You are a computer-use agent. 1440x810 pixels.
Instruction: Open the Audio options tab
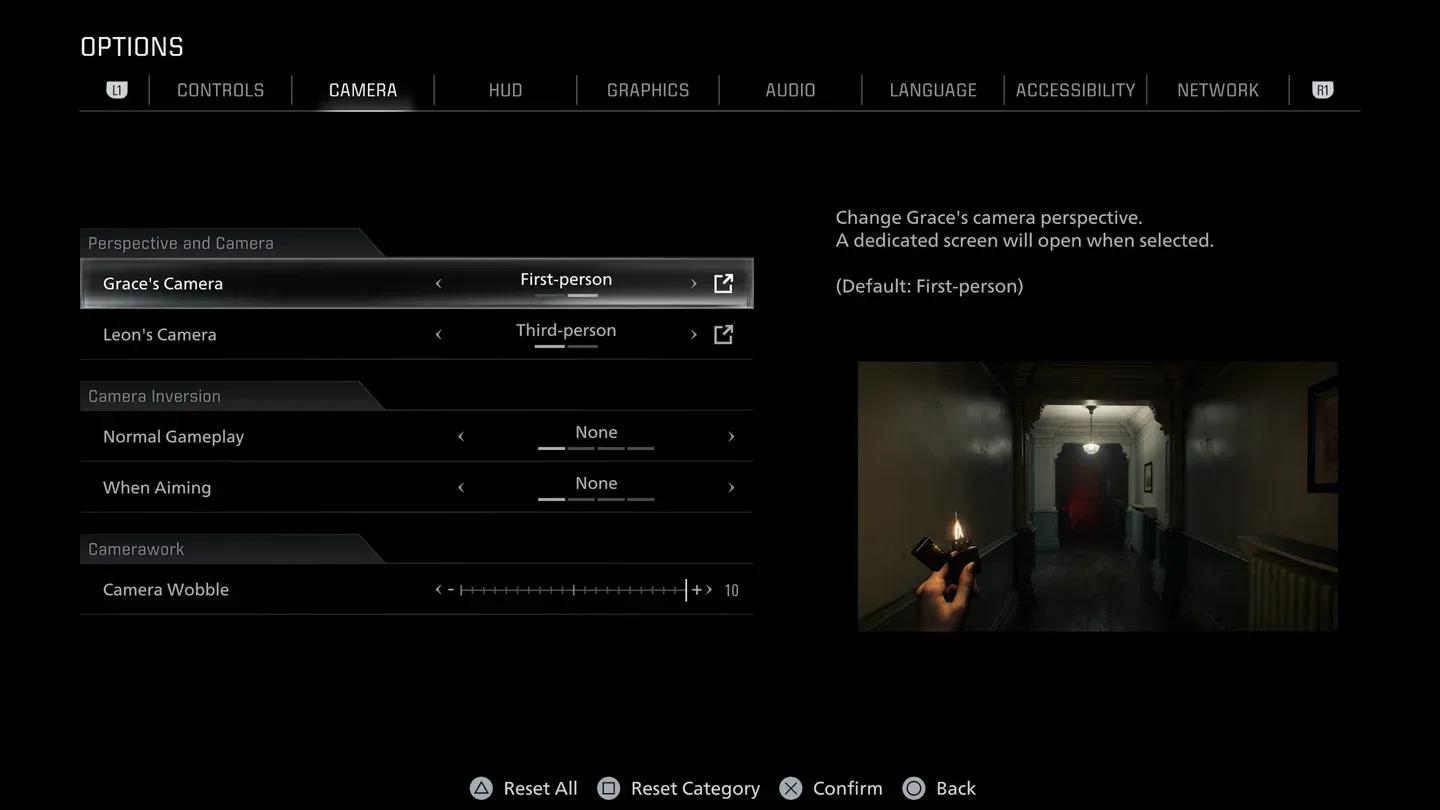[790, 89]
